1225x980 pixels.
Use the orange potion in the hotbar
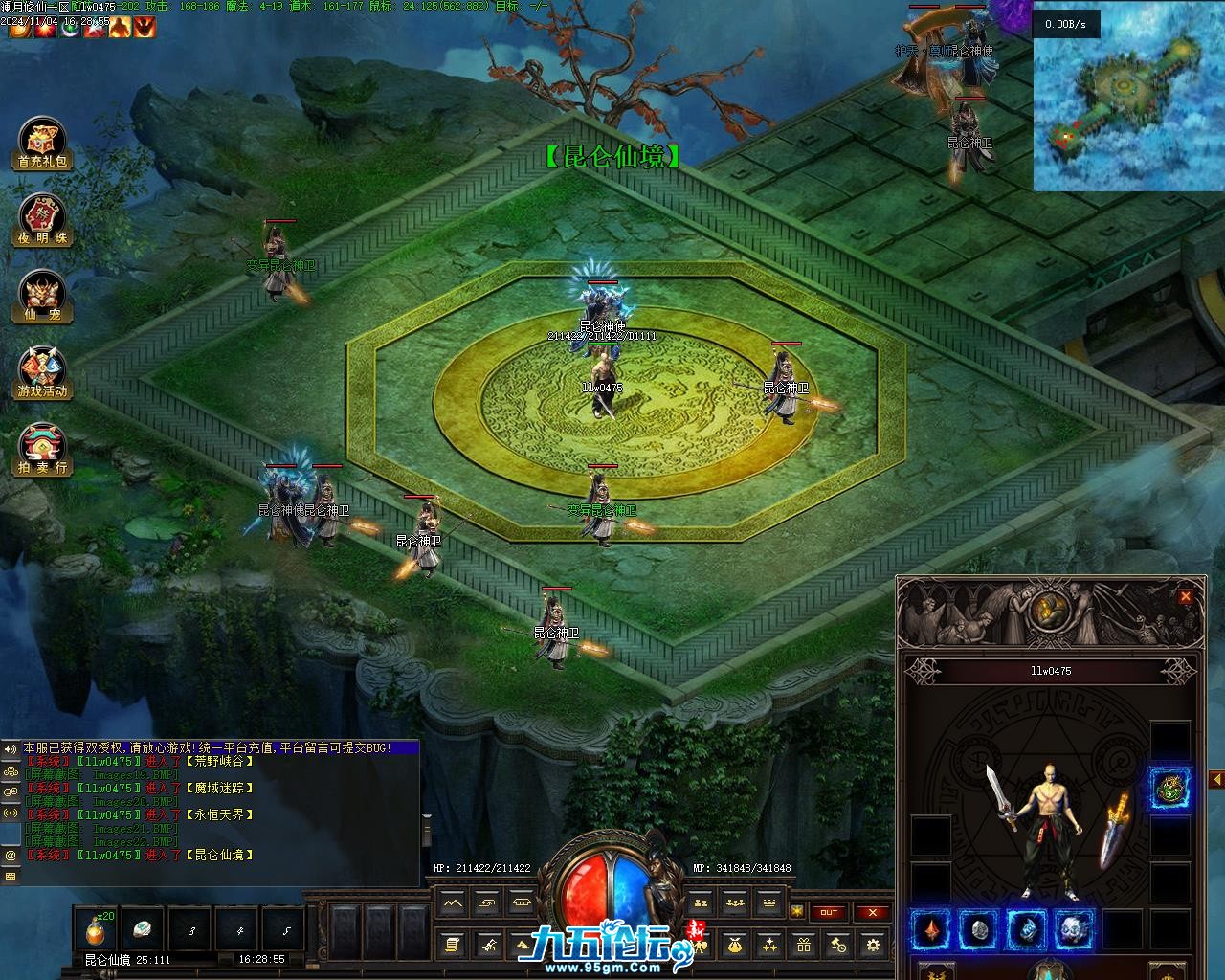[95, 930]
